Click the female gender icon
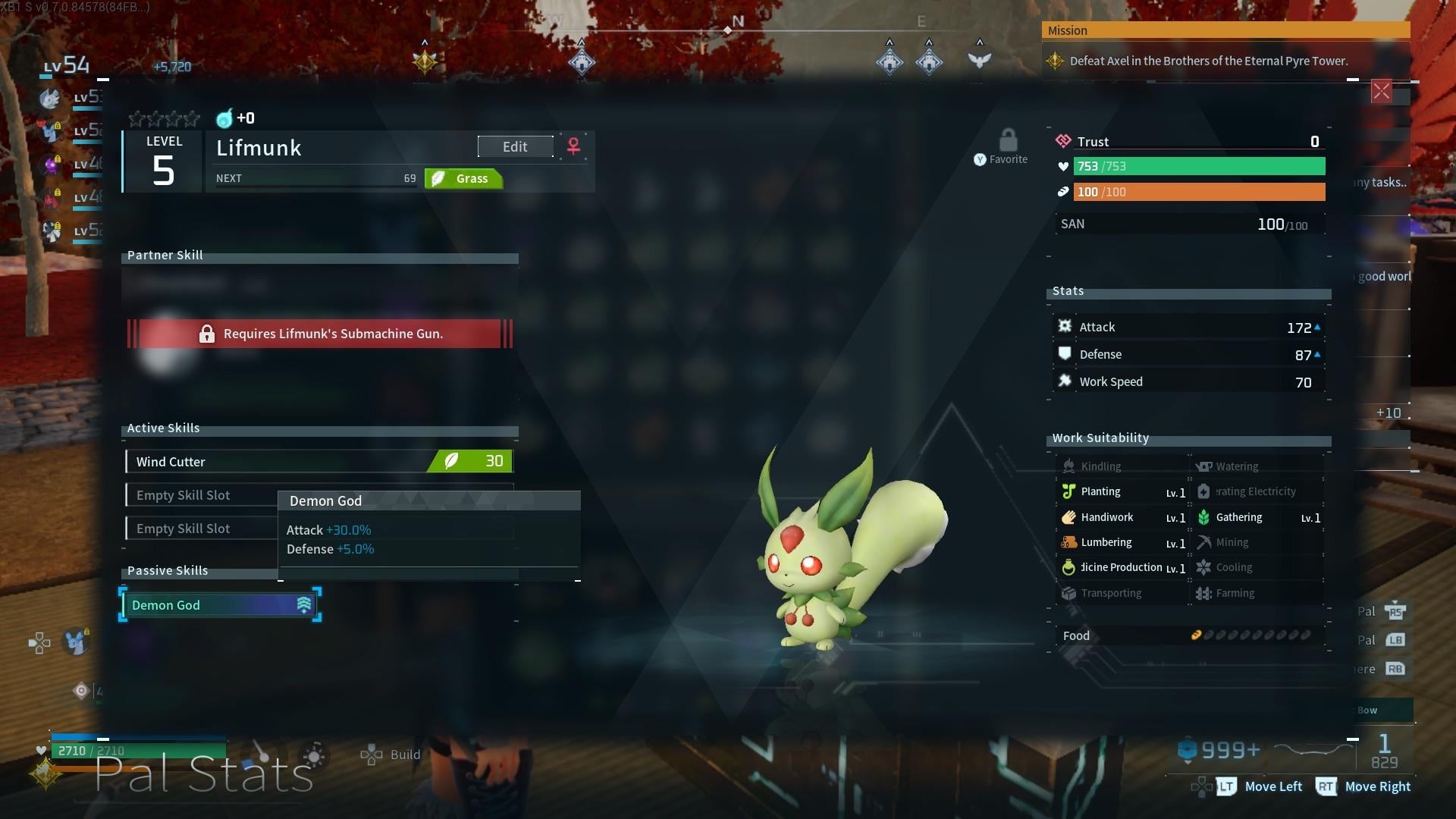1456x819 pixels. (574, 146)
